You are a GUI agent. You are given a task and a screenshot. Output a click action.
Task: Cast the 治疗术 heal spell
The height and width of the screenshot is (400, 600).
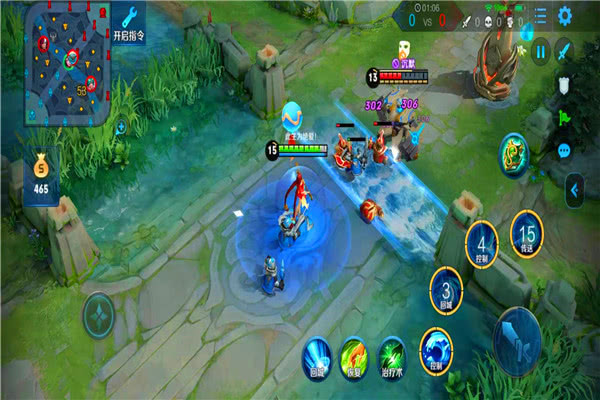(390, 354)
